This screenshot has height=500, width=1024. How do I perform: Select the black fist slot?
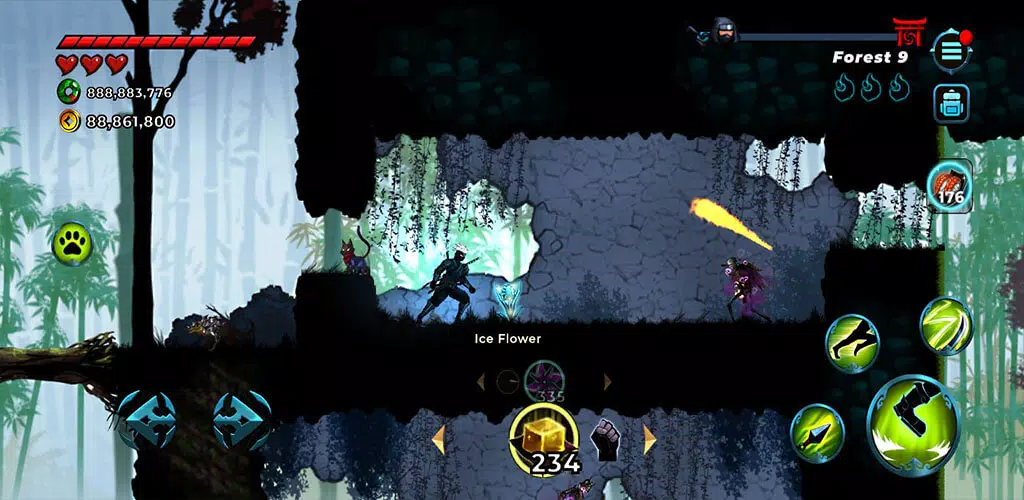click(x=606, y=439)
